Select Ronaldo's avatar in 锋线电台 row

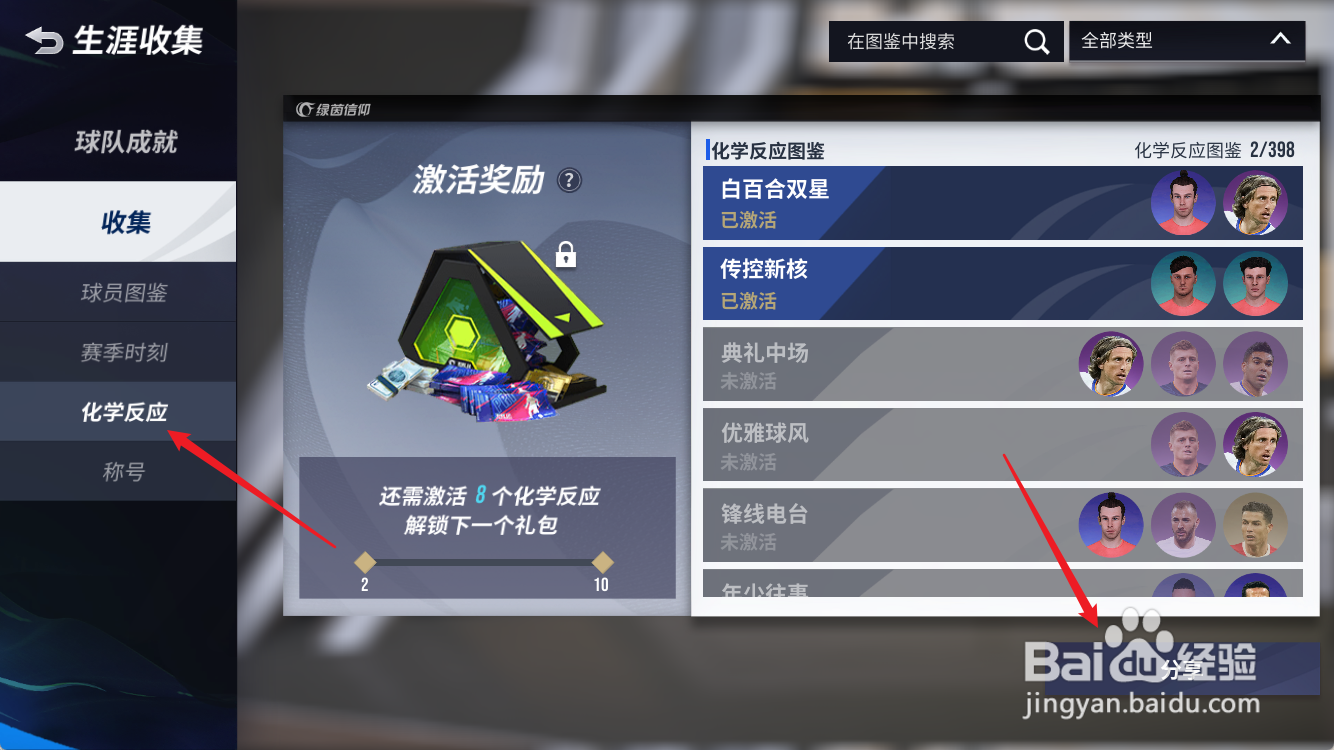pos(1257,525)
